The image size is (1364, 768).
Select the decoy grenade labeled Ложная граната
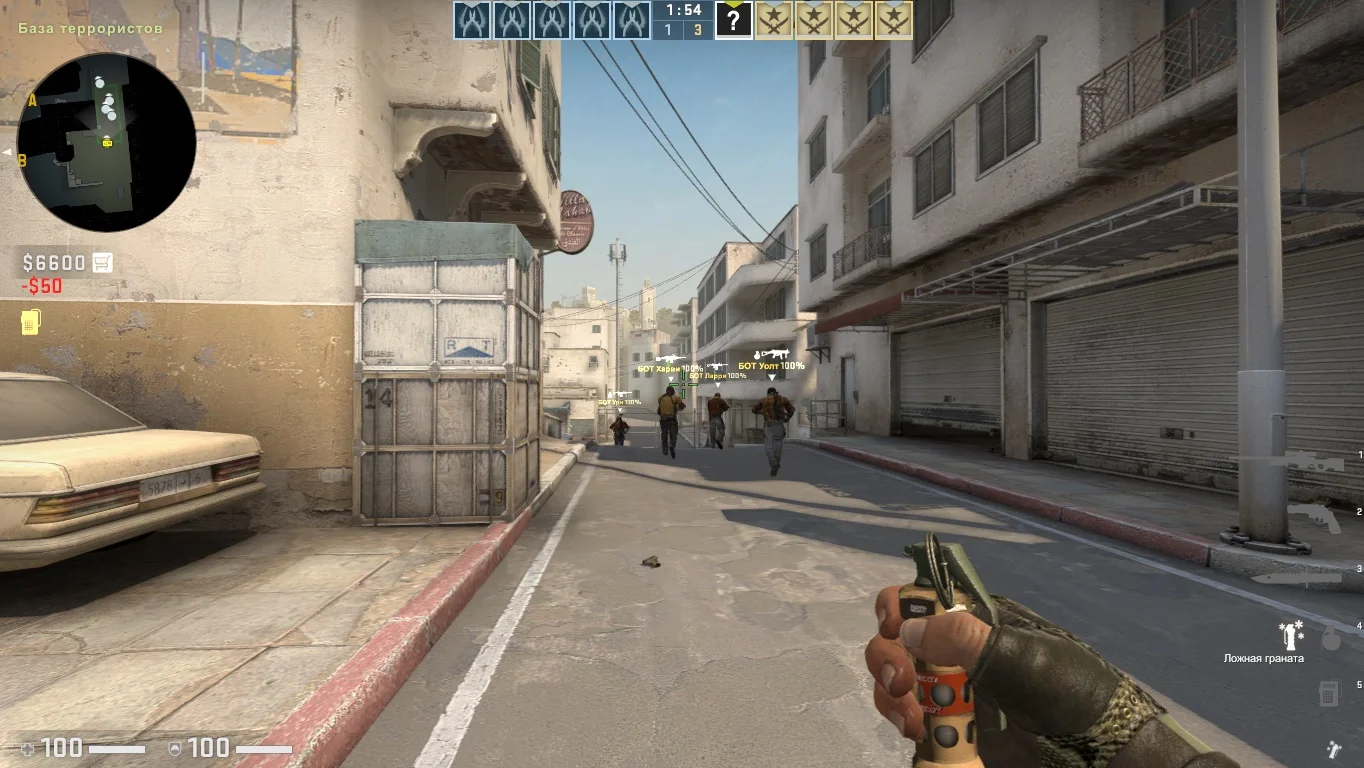pos(1292,634)
